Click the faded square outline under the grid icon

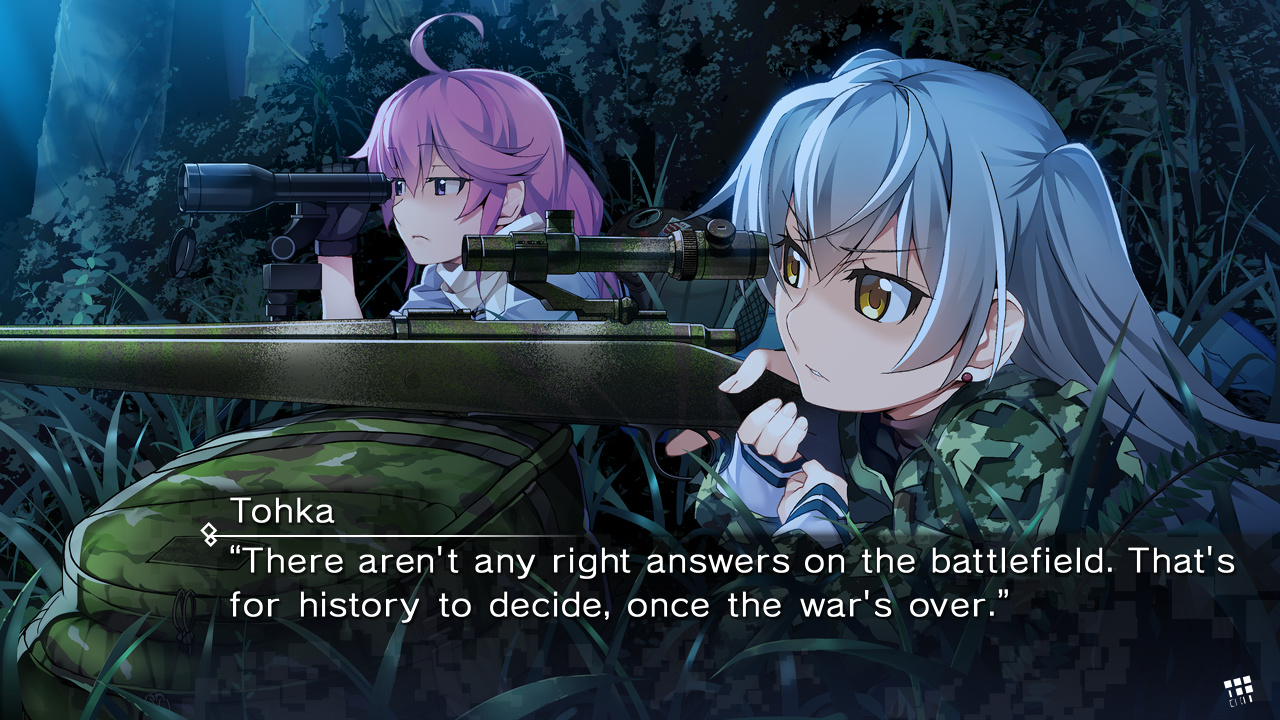click(1234, 701)
